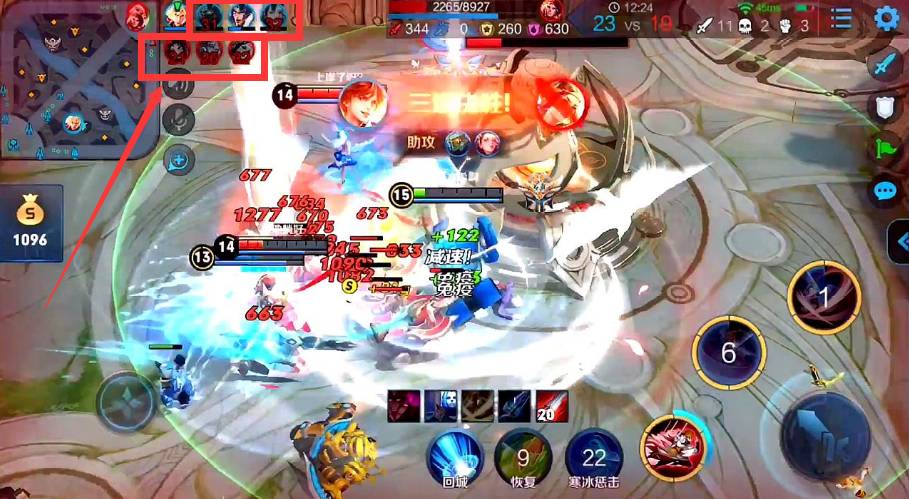This screenshot has height=499, width=909.
Task: Open the scoreboard list panel
Action: click(841, 18)
